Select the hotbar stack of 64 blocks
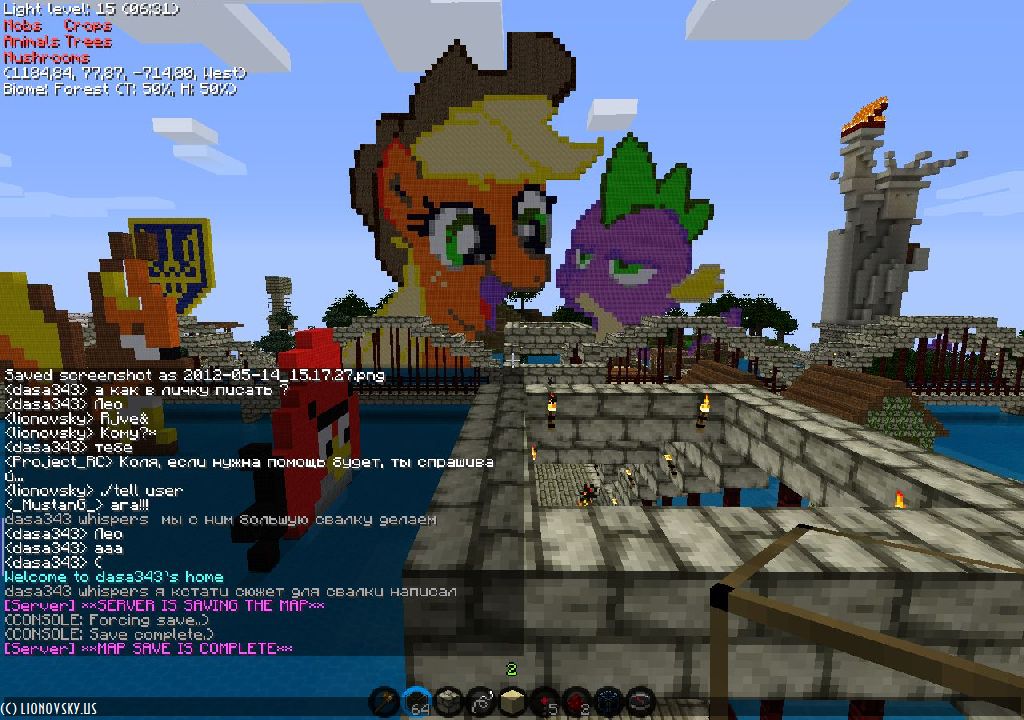 [x=419, y=702]
